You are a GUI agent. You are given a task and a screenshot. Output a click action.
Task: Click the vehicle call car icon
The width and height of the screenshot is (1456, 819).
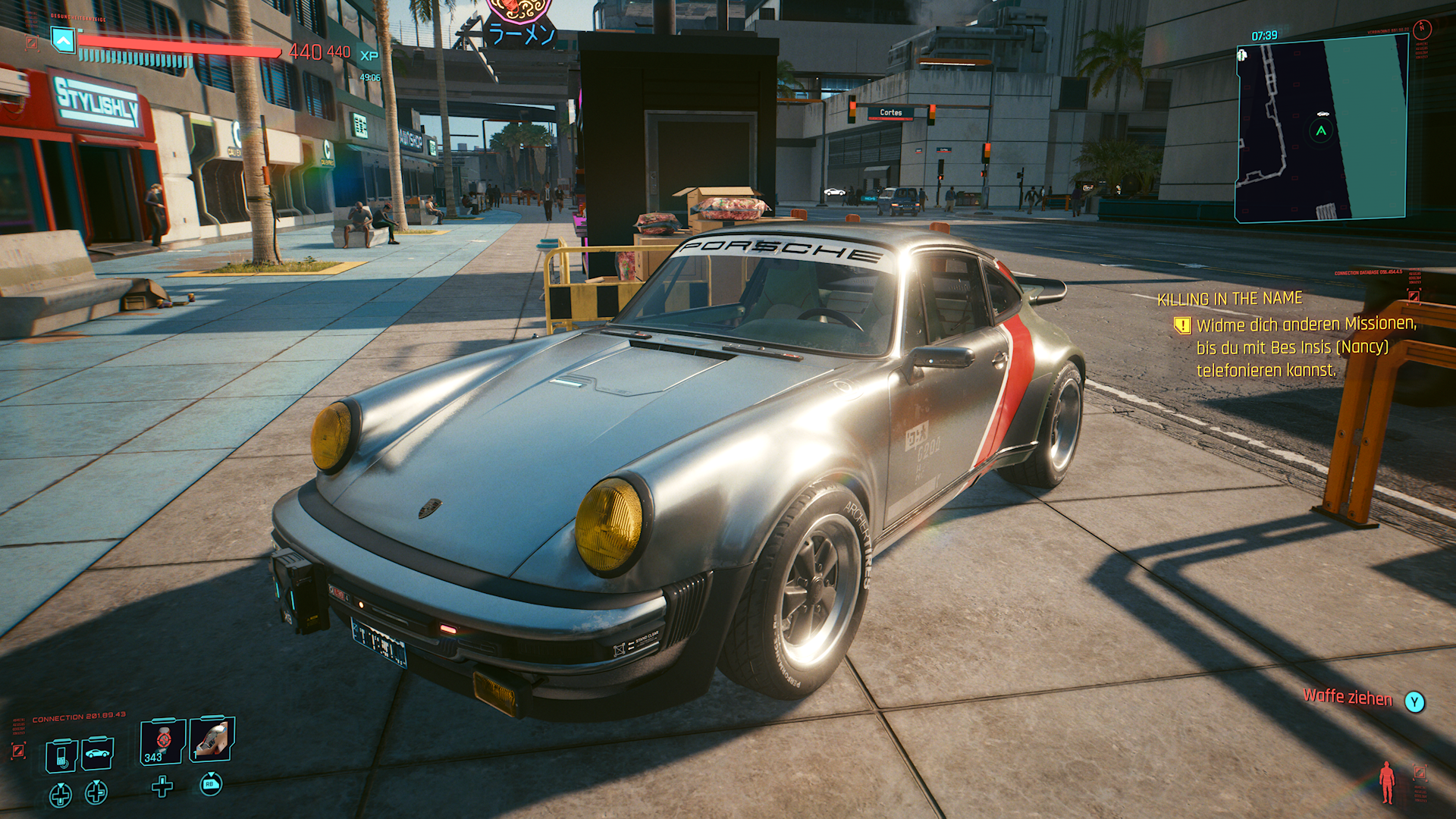pyautogui.click(x=98, y=755)
